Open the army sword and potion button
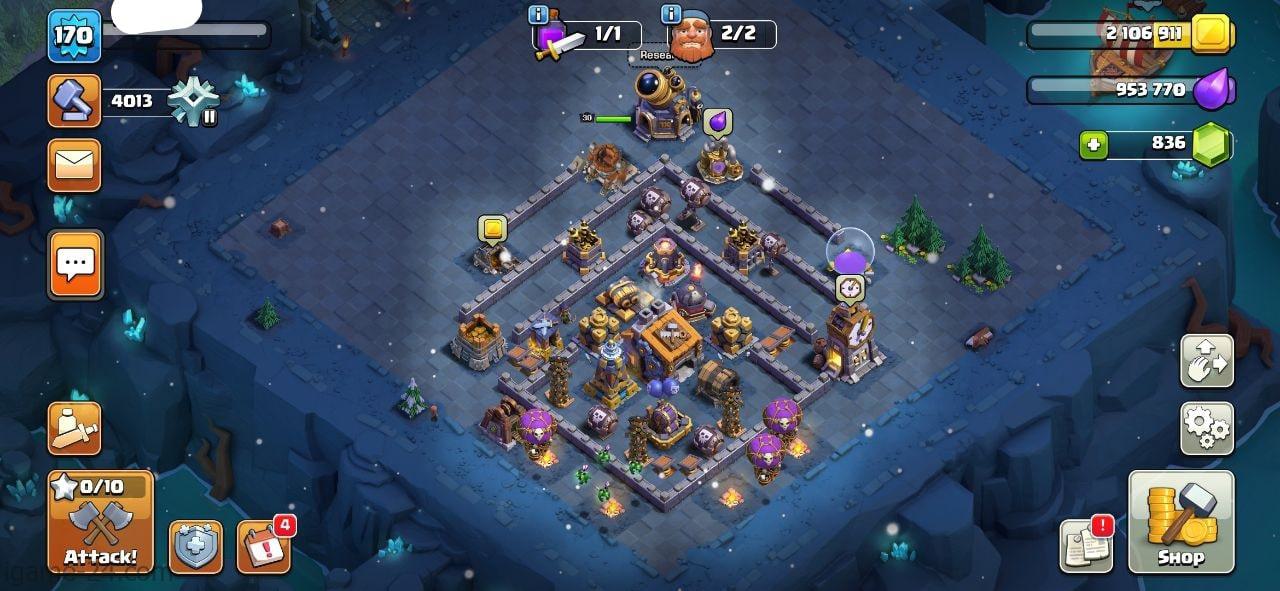Screen dimensions: 1280x591 pyautogui.click(x=75, y=428)
